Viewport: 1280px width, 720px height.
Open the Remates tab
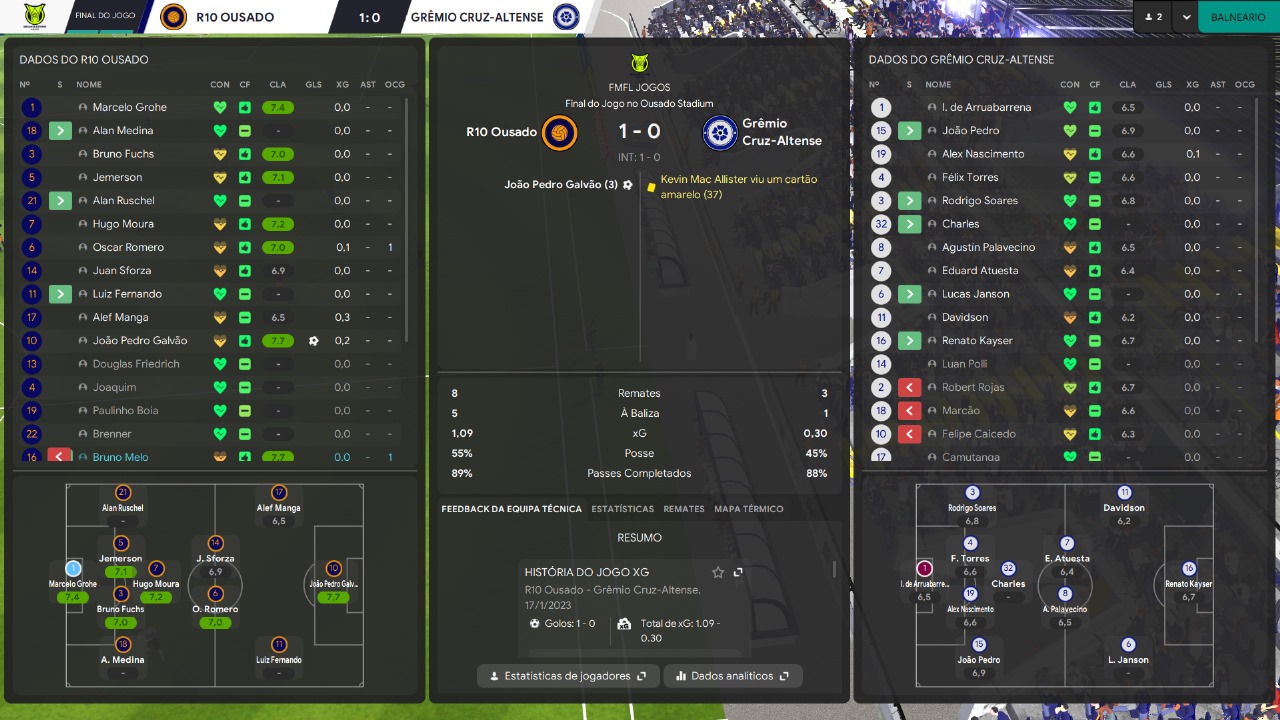point(684,509)
